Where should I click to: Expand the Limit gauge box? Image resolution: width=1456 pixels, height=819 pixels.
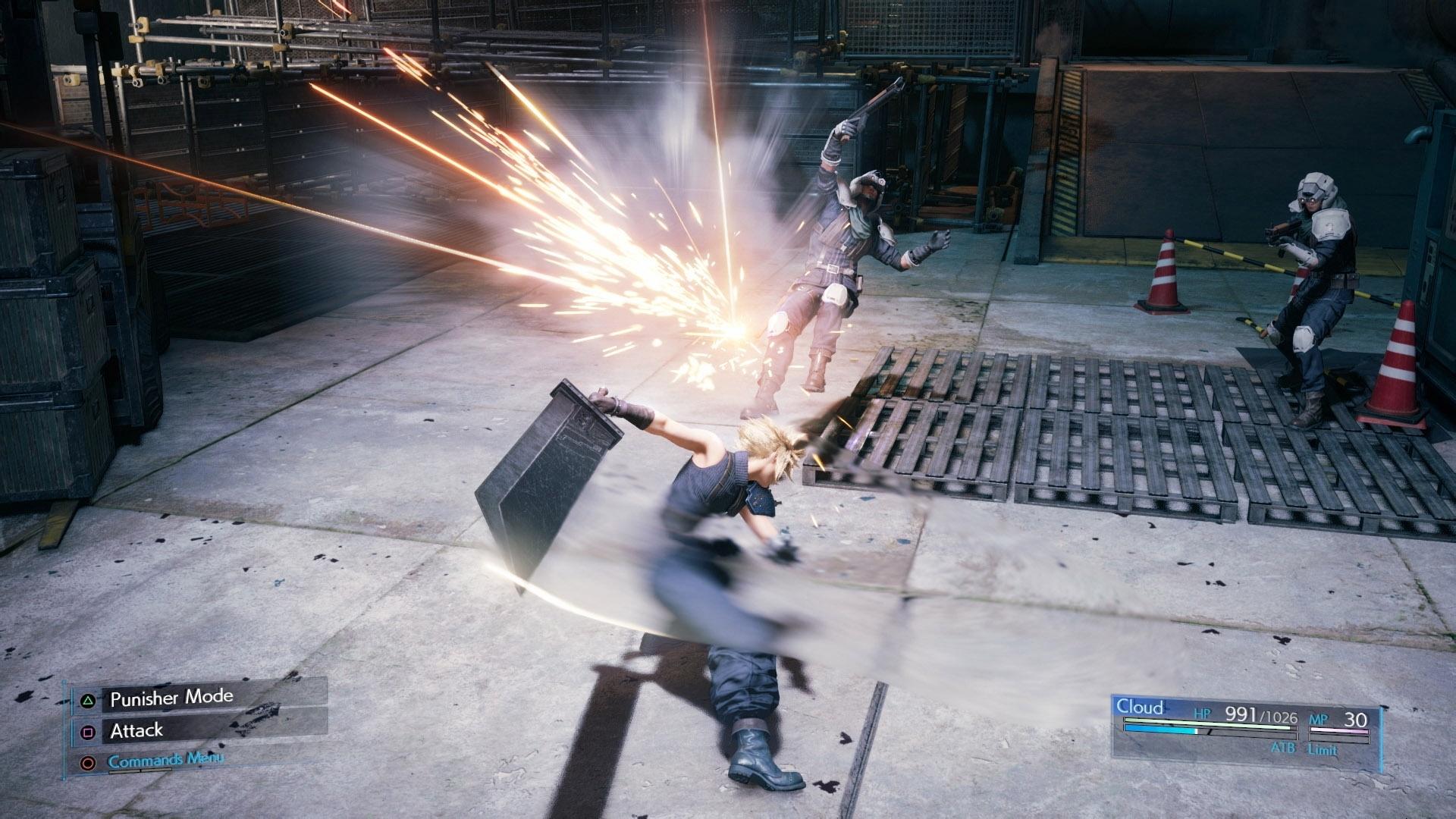click(x=1338, y=738)
